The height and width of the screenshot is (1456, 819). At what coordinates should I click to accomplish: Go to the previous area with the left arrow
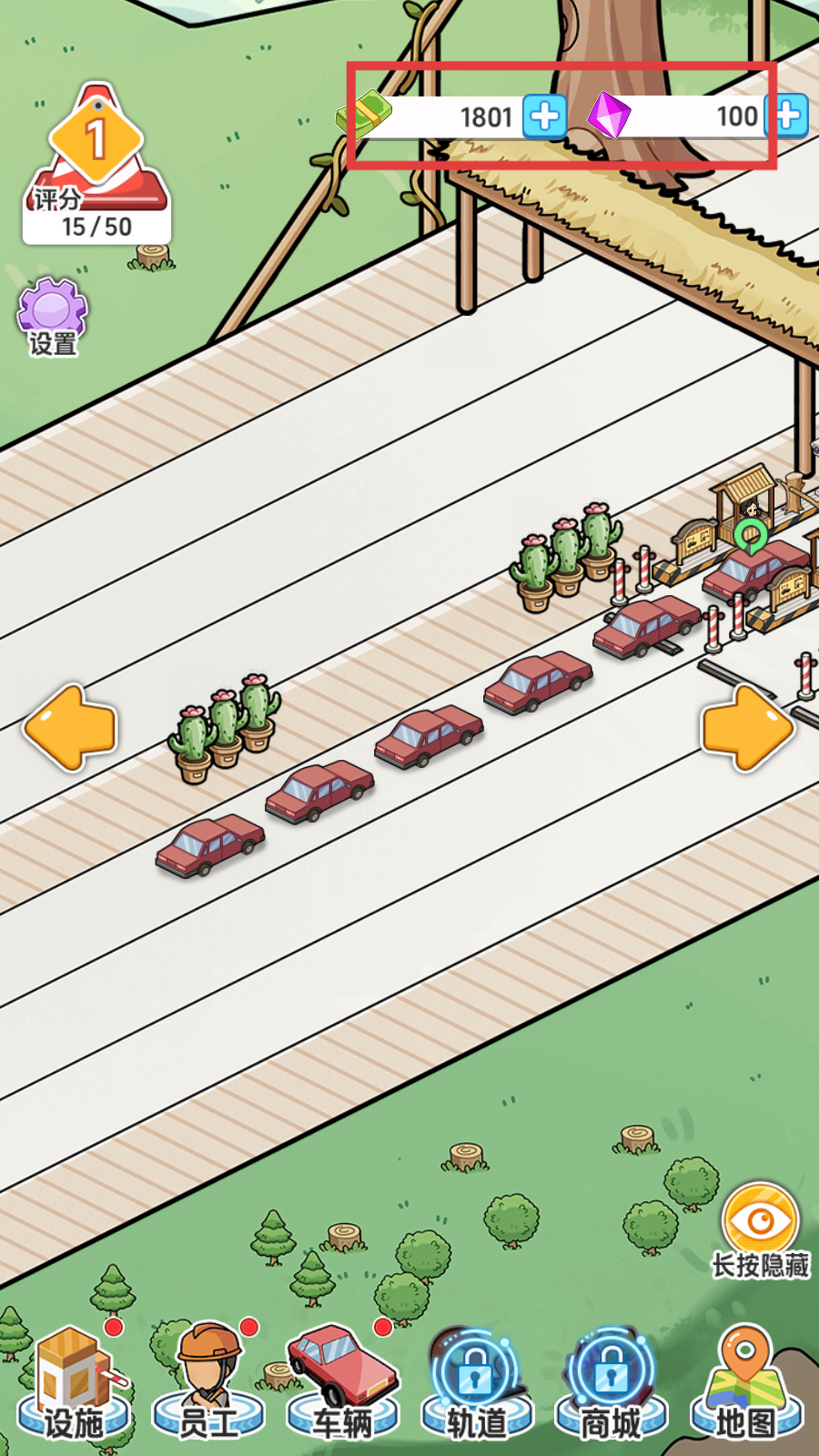click(x=70, y=728)
